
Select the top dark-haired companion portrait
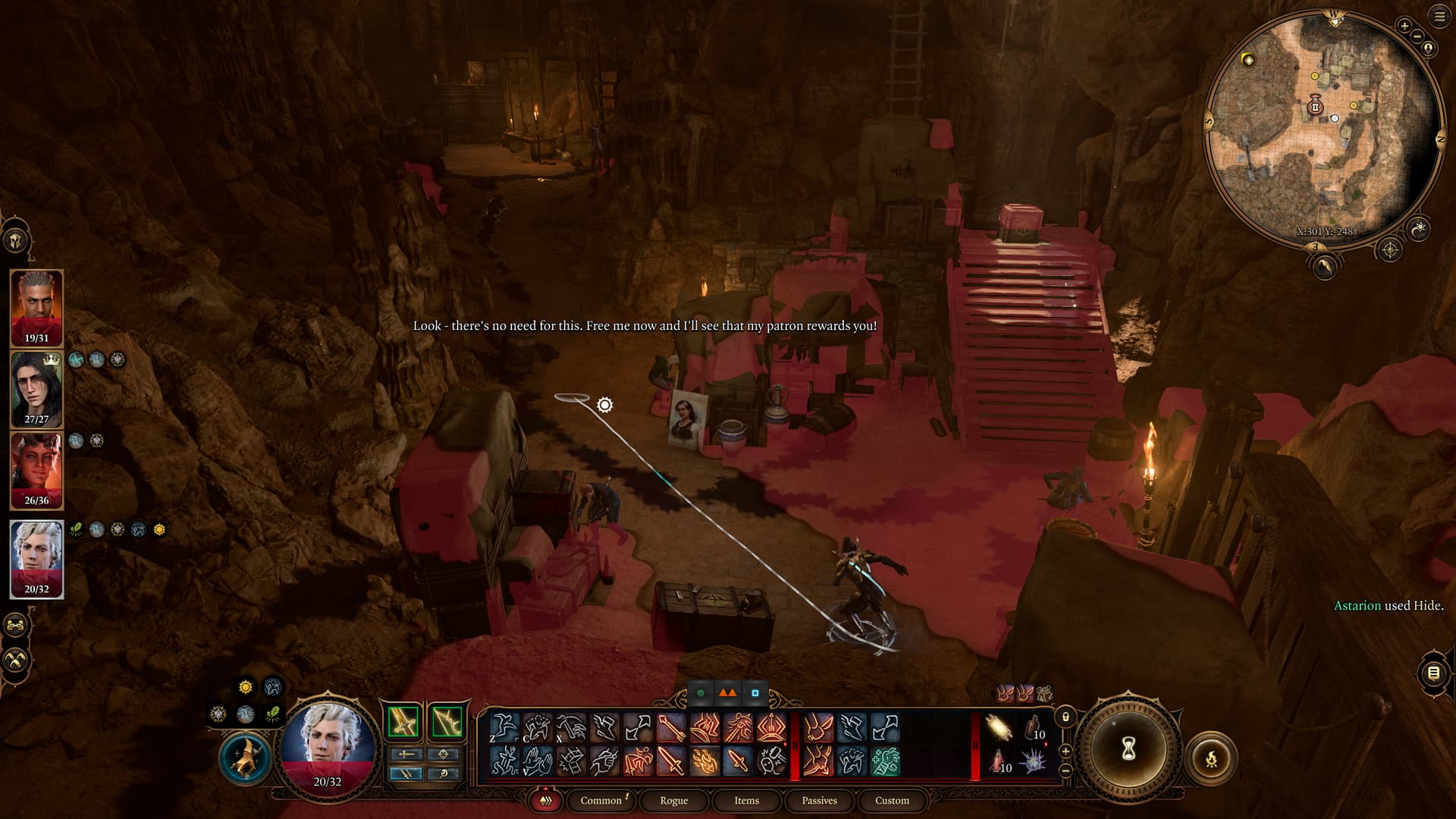coord(36,307)
